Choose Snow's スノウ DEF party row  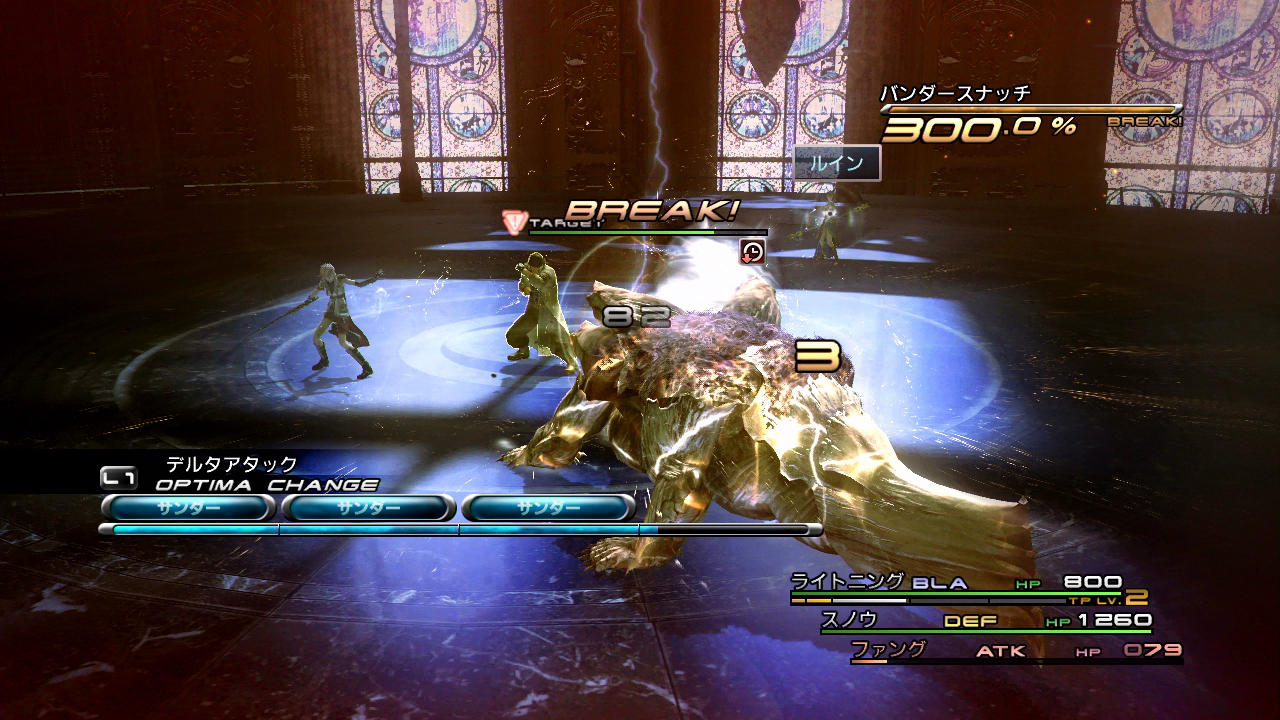coord(985,621)
